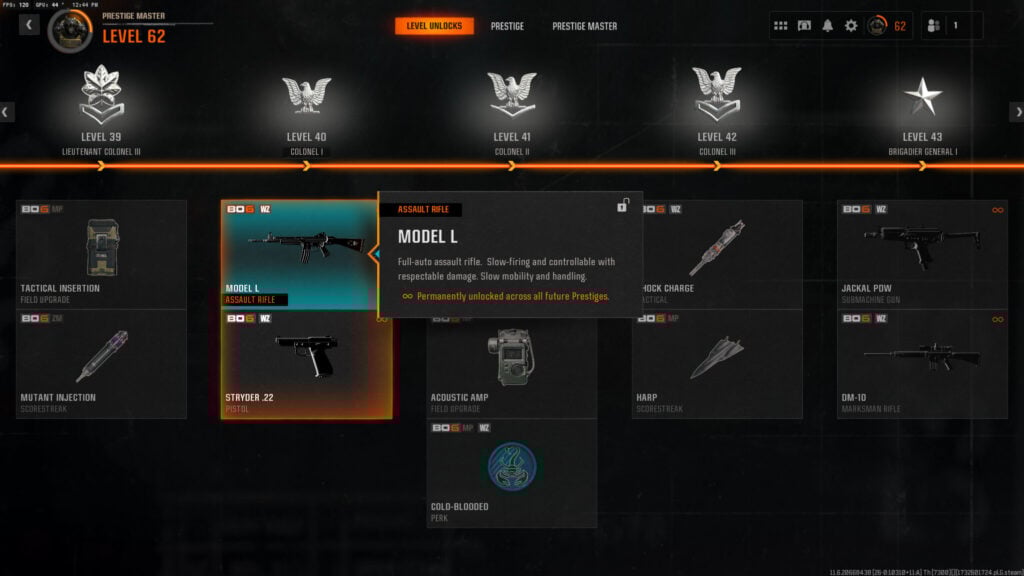Open the Prestige tab
This screenshot has width=1024, height=576.
(507, 26)
